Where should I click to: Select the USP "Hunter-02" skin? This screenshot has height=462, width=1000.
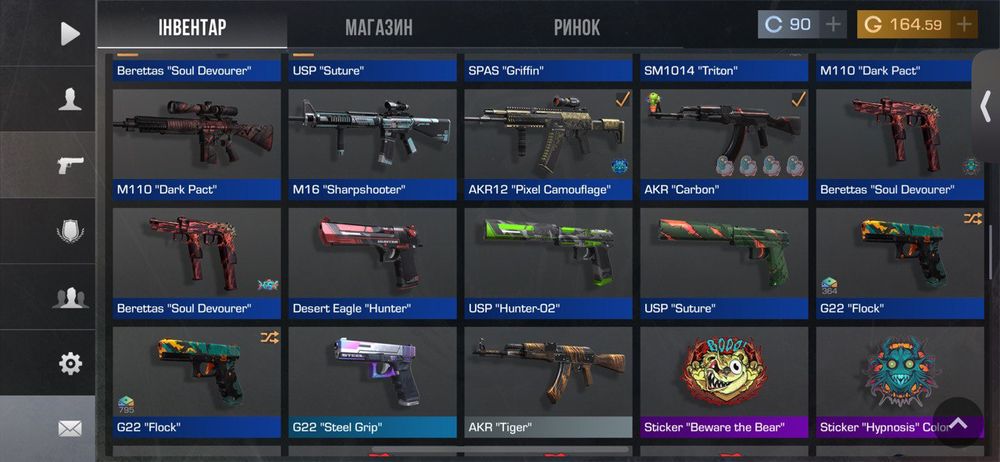pos(548,262)
